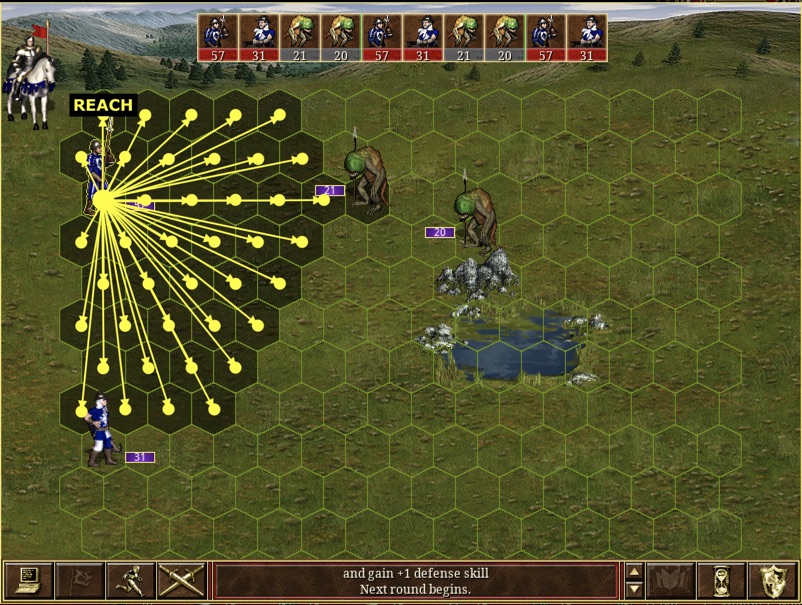Viewport: 802px width, 605px height.
Task: Open the combat system options
Action: point(28,581)
